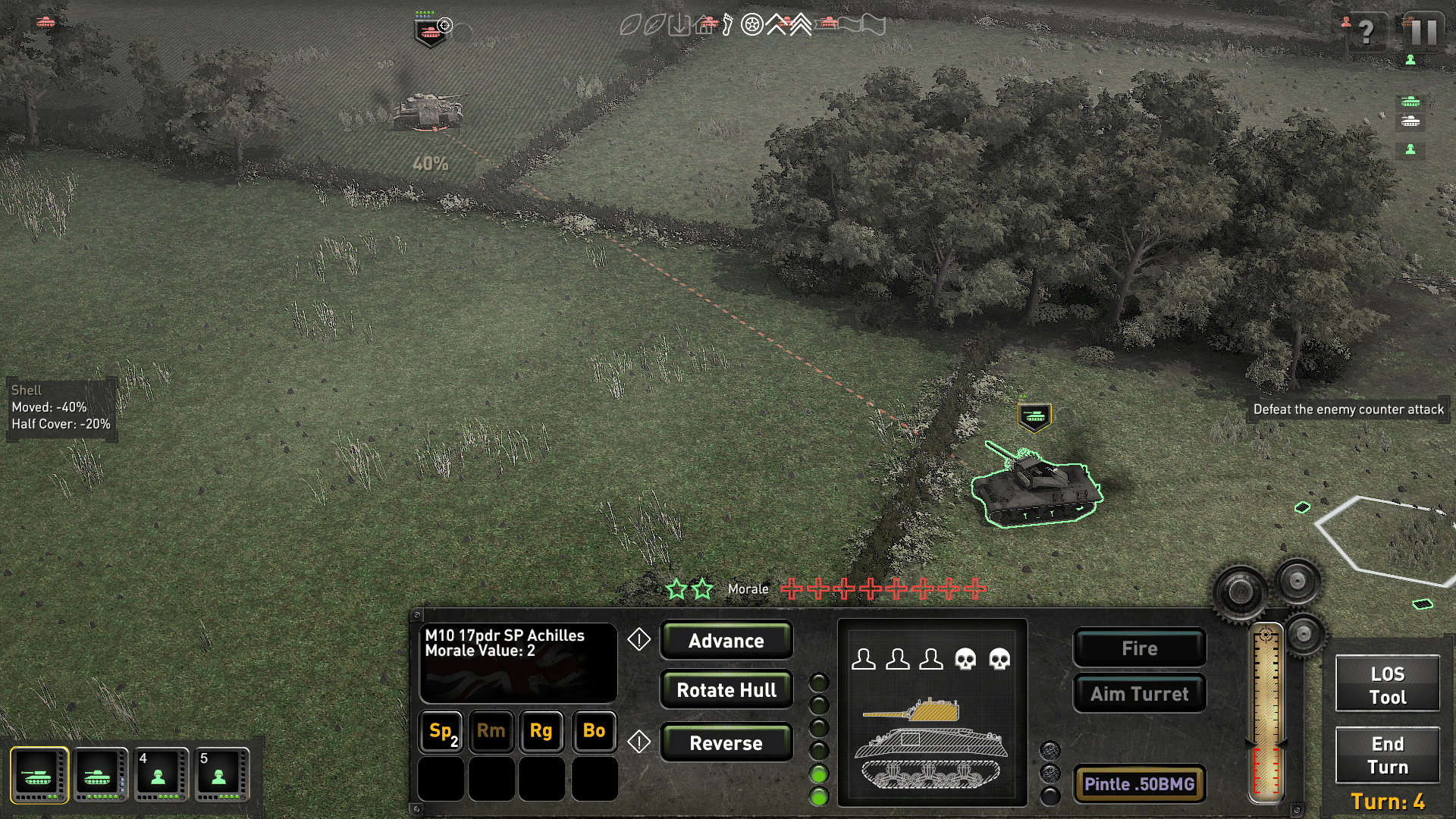Order the tank to Advance
This screenshot has height=819, width=1456.
click(726, 641)
